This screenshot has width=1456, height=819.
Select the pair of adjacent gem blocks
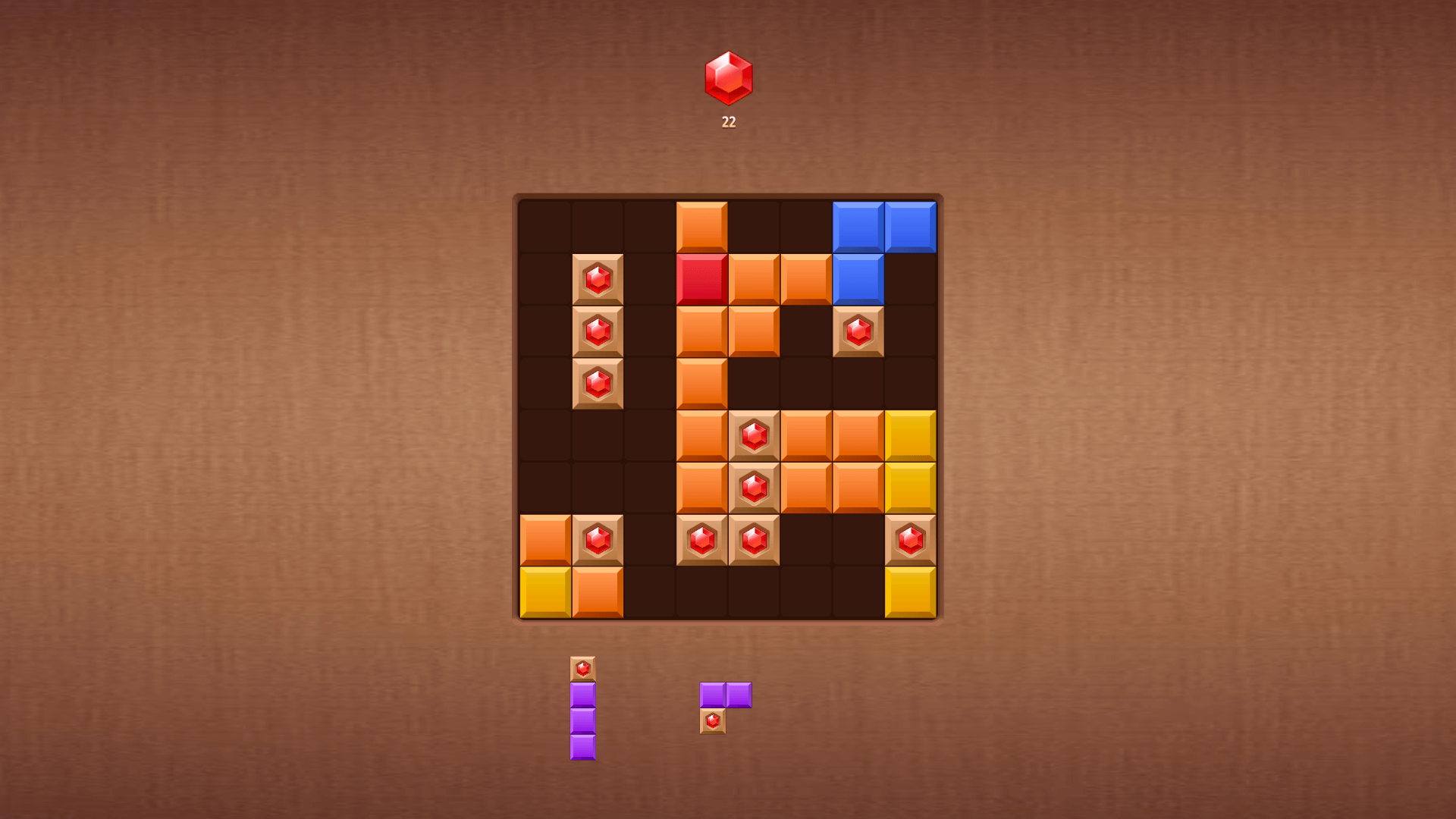click(728, 540)
